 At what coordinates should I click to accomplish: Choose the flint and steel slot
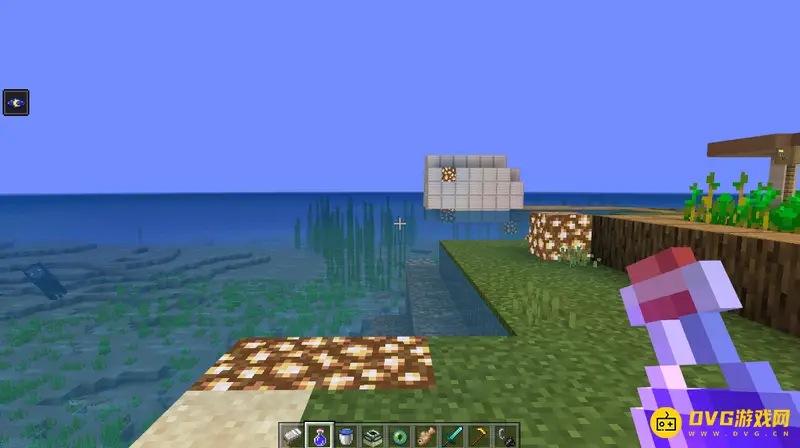tap(507, 435)
